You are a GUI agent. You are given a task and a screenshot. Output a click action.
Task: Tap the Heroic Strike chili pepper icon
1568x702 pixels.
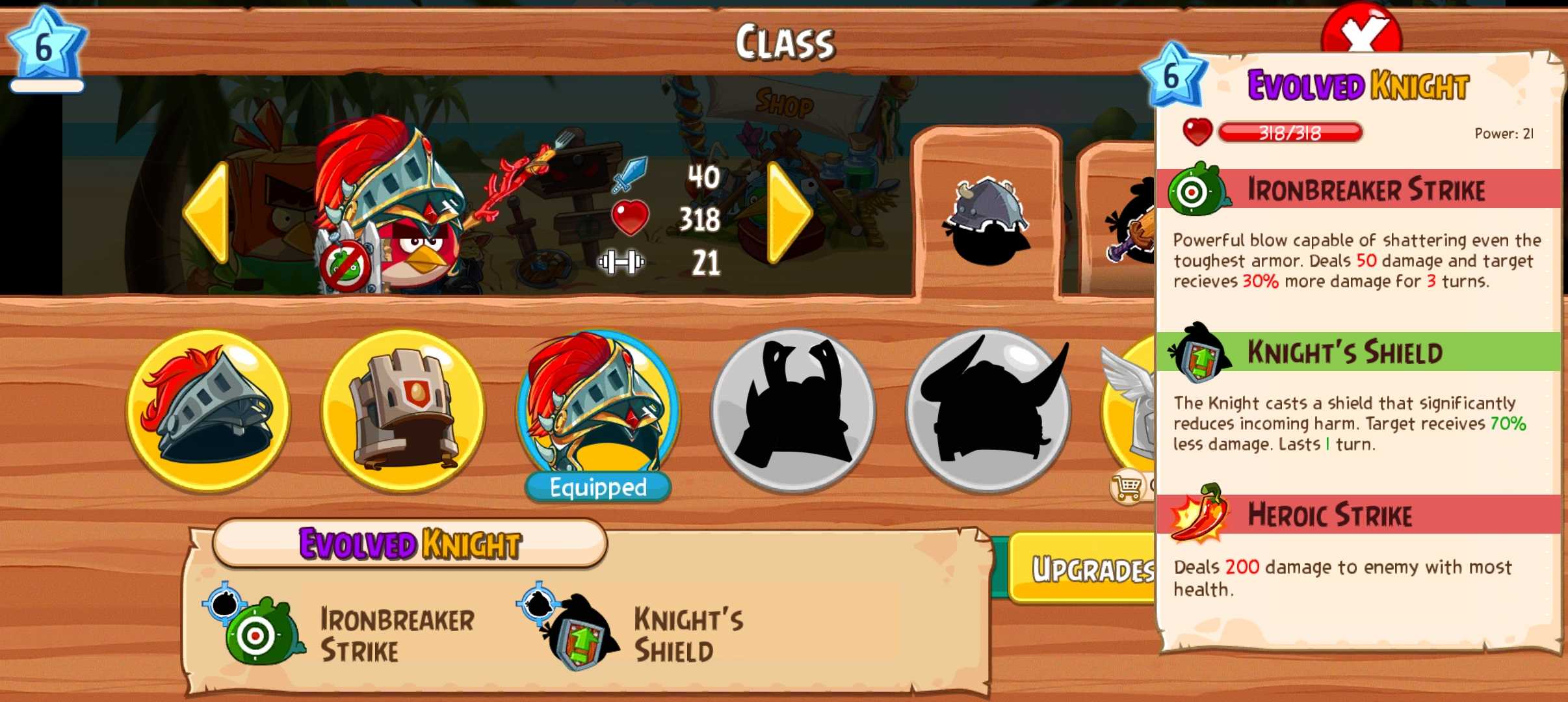pyautogui.click(x=1199, y=515)
